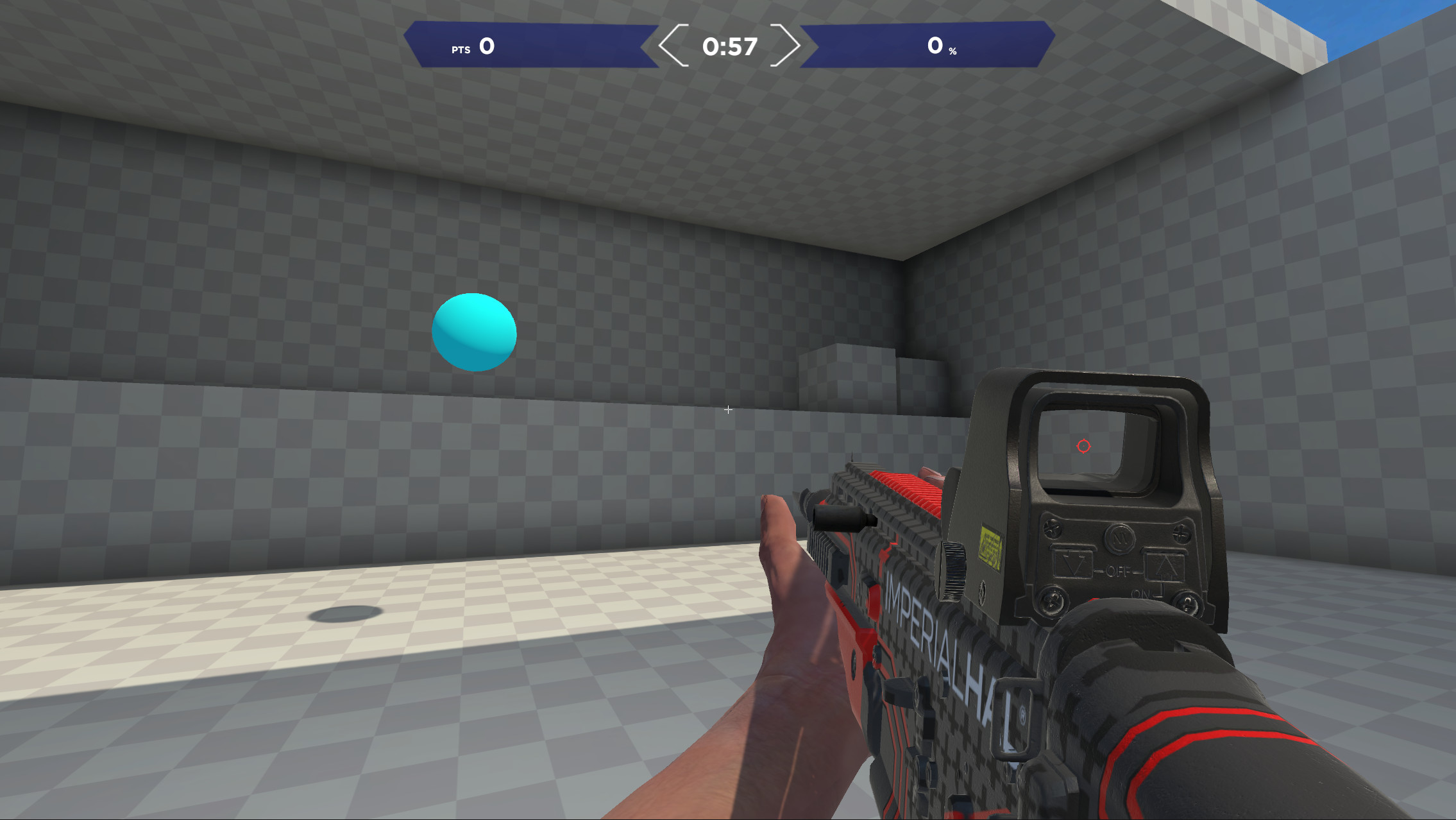This screenshot has height=820, width=1456.
Task: Click the crosshair at screen center
Action: pyautogui.click(x=728, y=410)
